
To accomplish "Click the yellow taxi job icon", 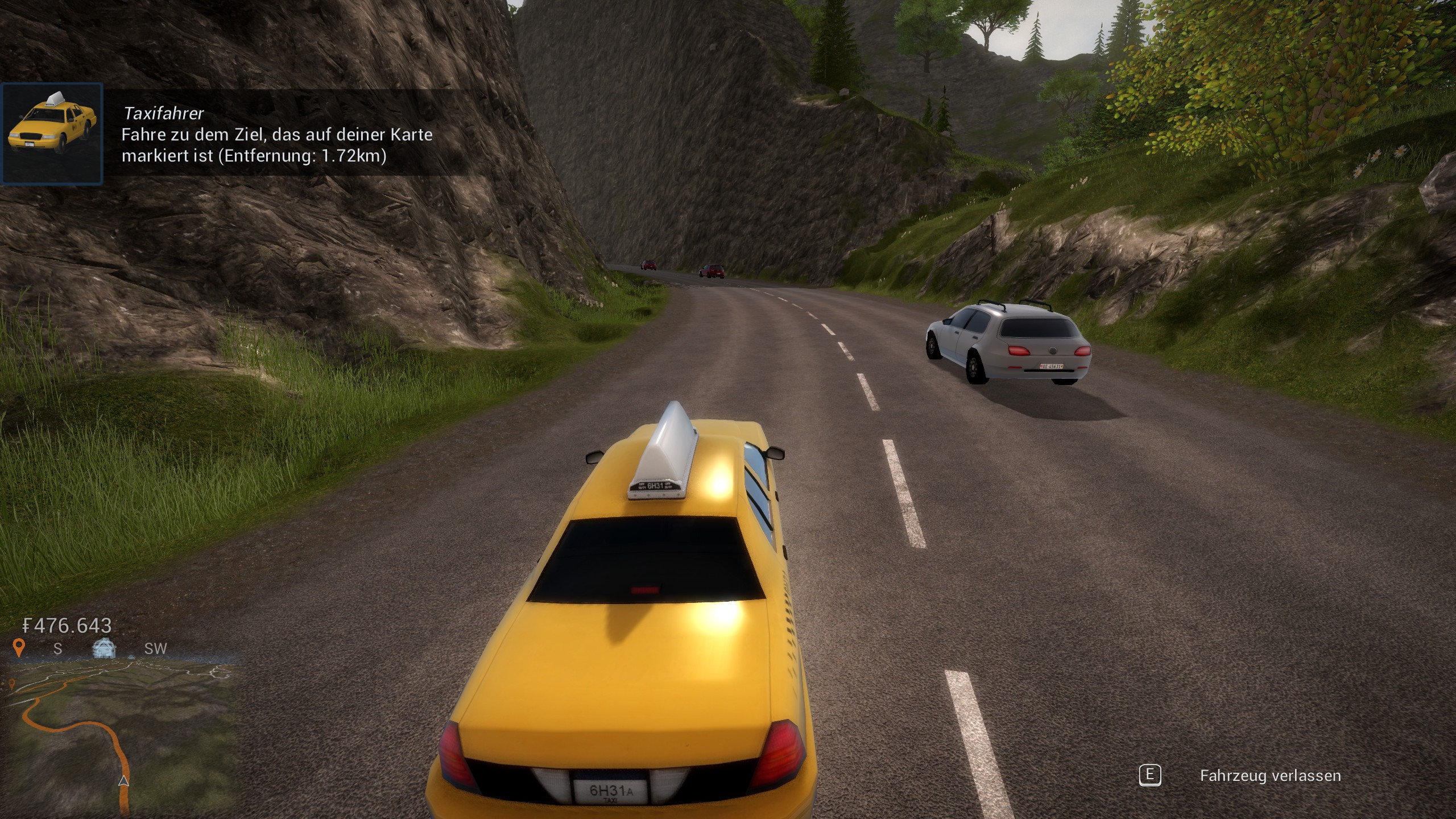I will (52, 134).
